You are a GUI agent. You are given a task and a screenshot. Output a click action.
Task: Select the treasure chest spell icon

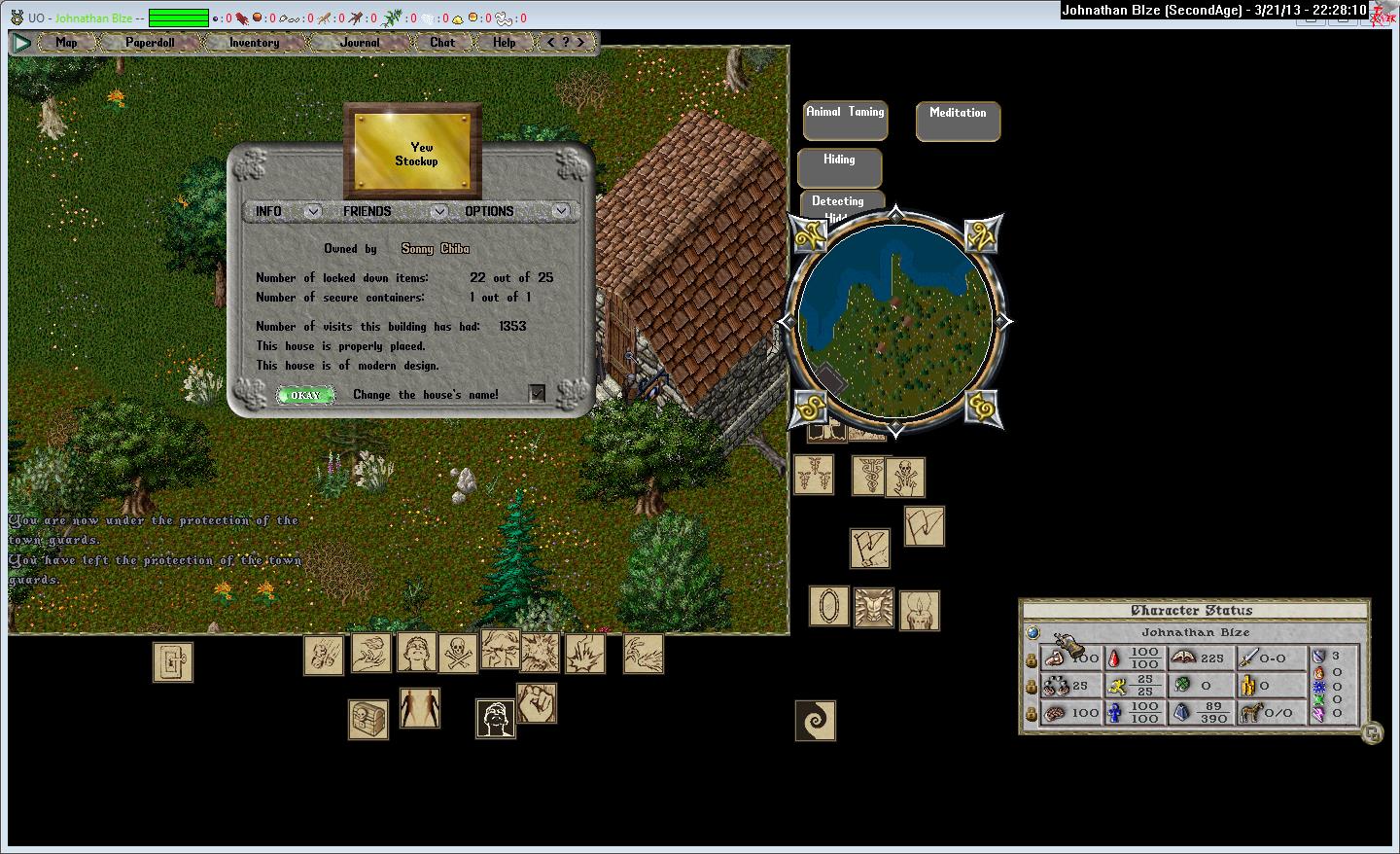pos(368,720)
